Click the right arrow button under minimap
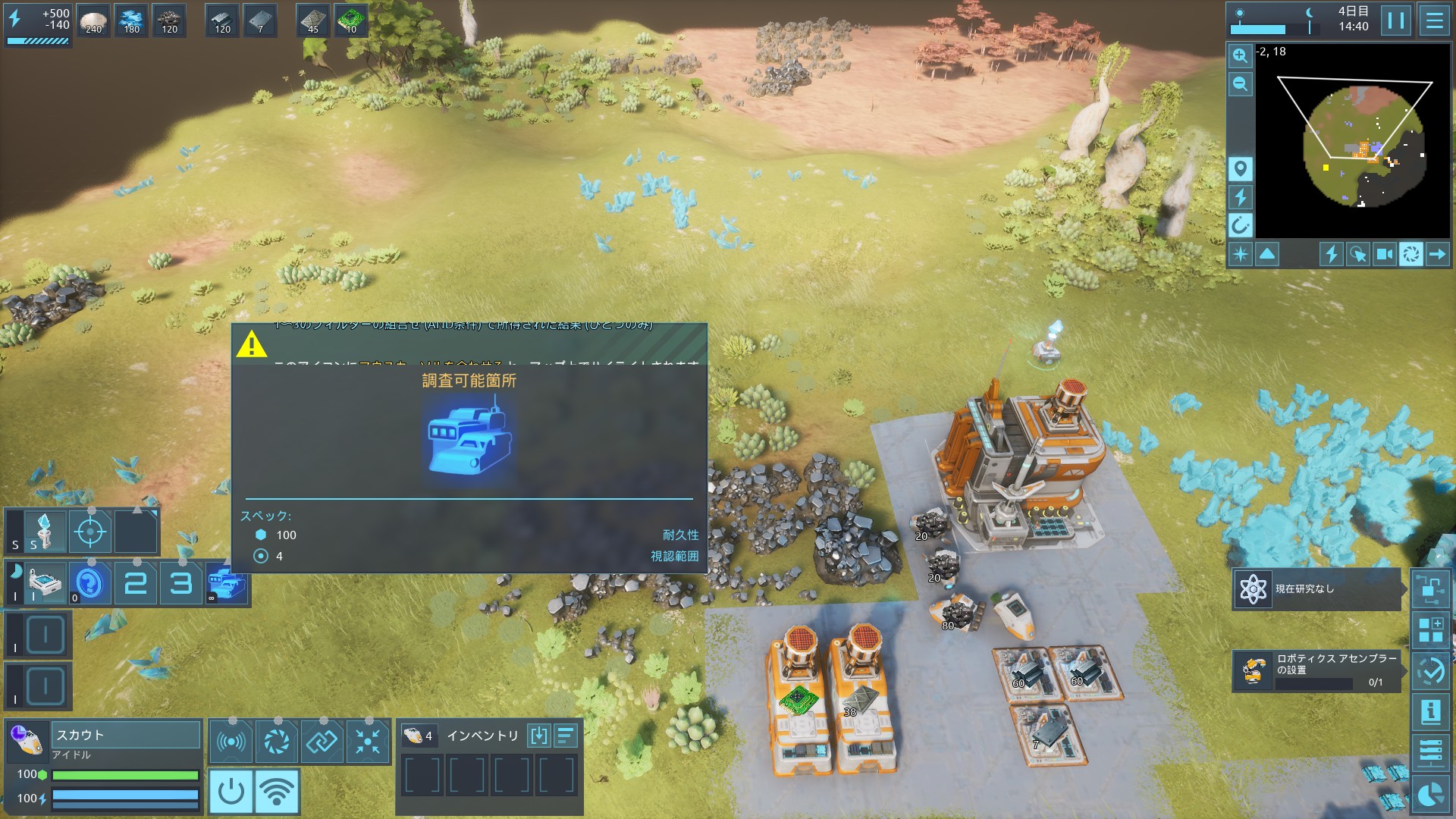Screen dimensions: 1456x819 point(1437,254)
